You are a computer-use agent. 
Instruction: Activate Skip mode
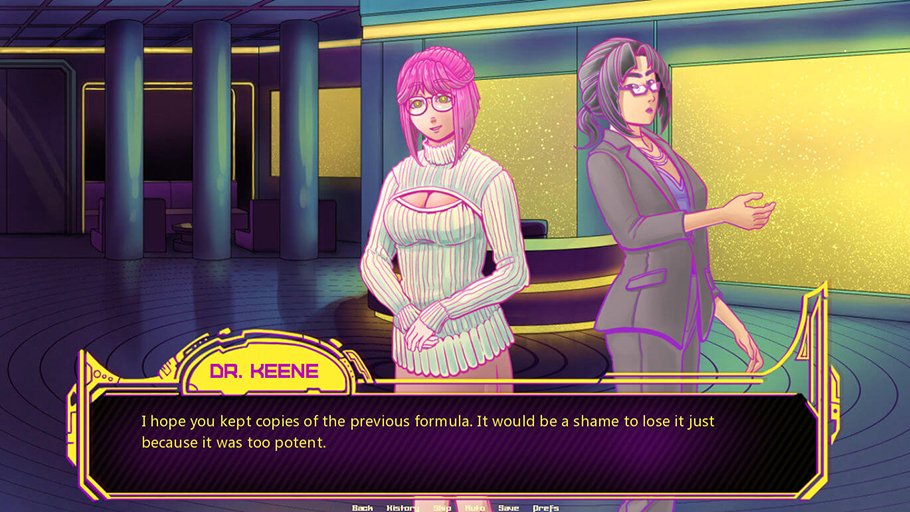tap(441, 507)
